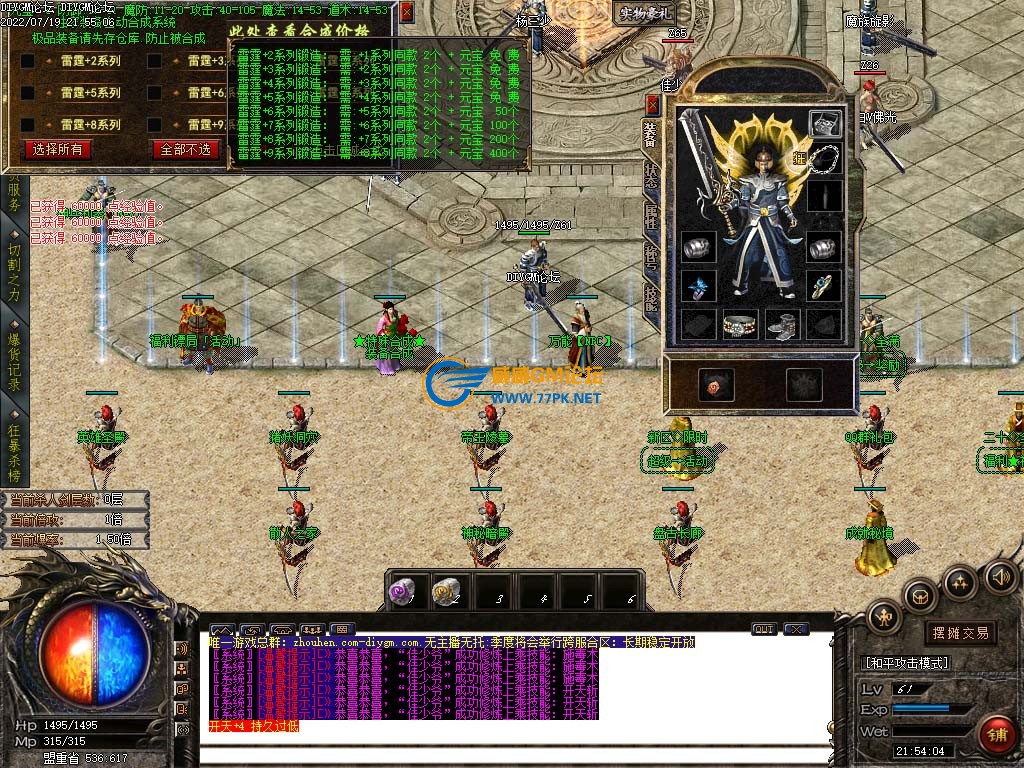Select the equipped necklace slot
The height and width of the screenshot is (768, 1024).
824,158
